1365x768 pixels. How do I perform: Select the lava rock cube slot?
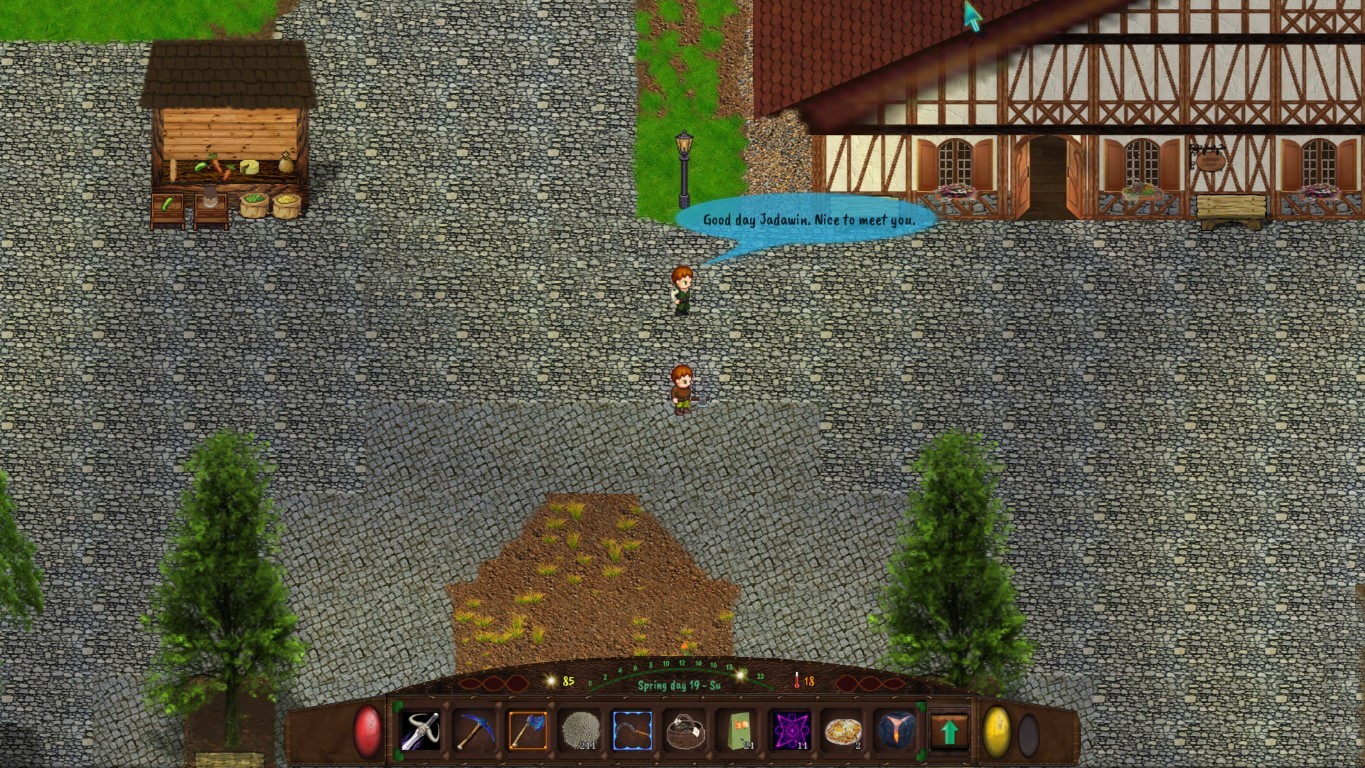[896, 731]
